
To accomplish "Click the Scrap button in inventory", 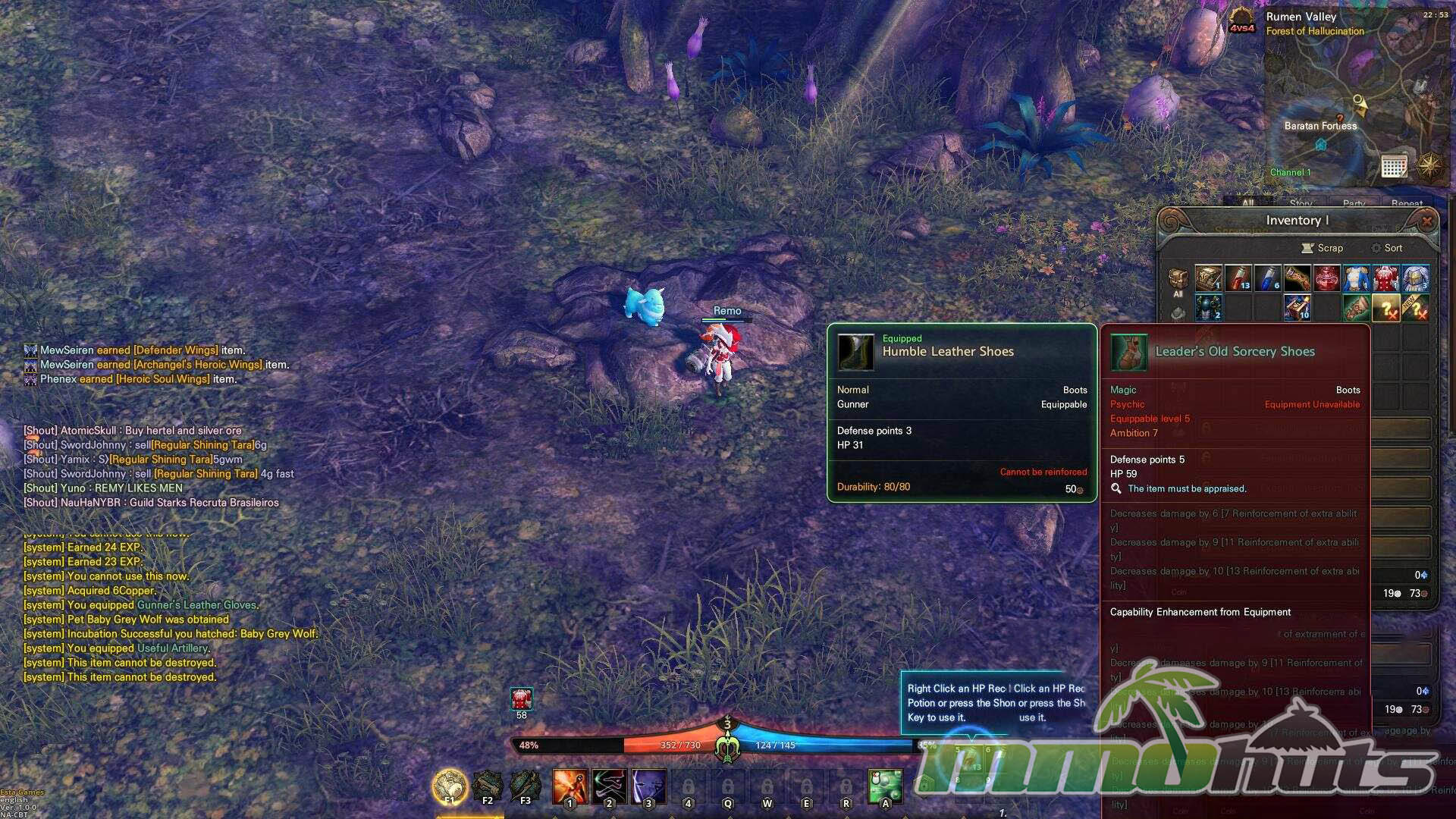I will (x=1322, y=248).
